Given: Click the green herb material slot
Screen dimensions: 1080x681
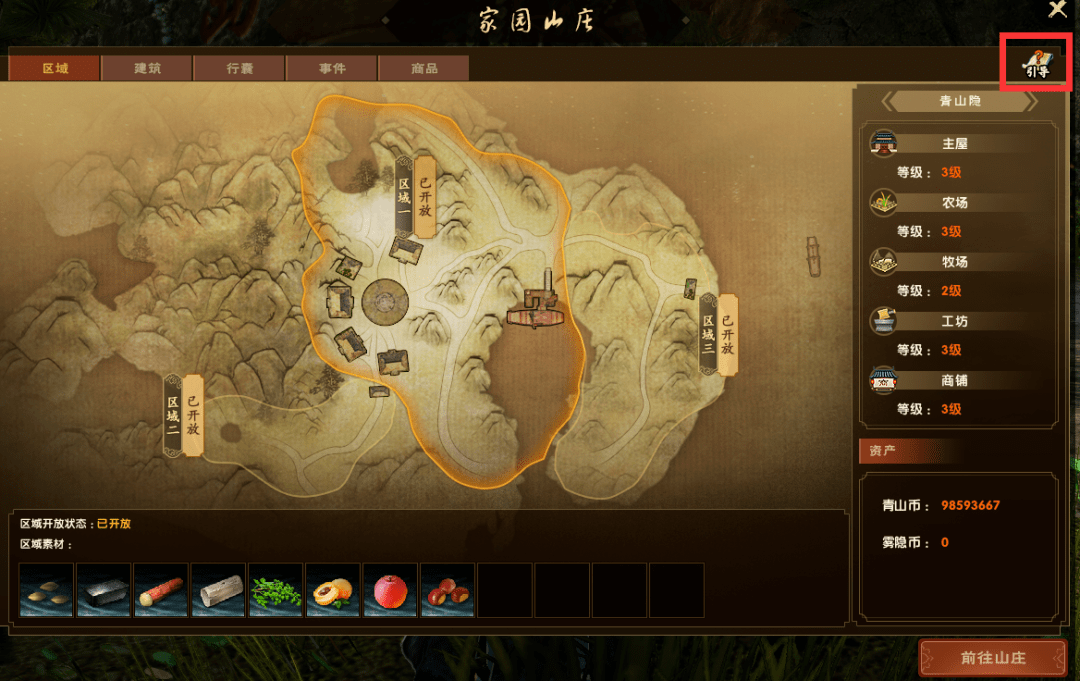Looking at the screenshot, I should [x=275, y=590].
